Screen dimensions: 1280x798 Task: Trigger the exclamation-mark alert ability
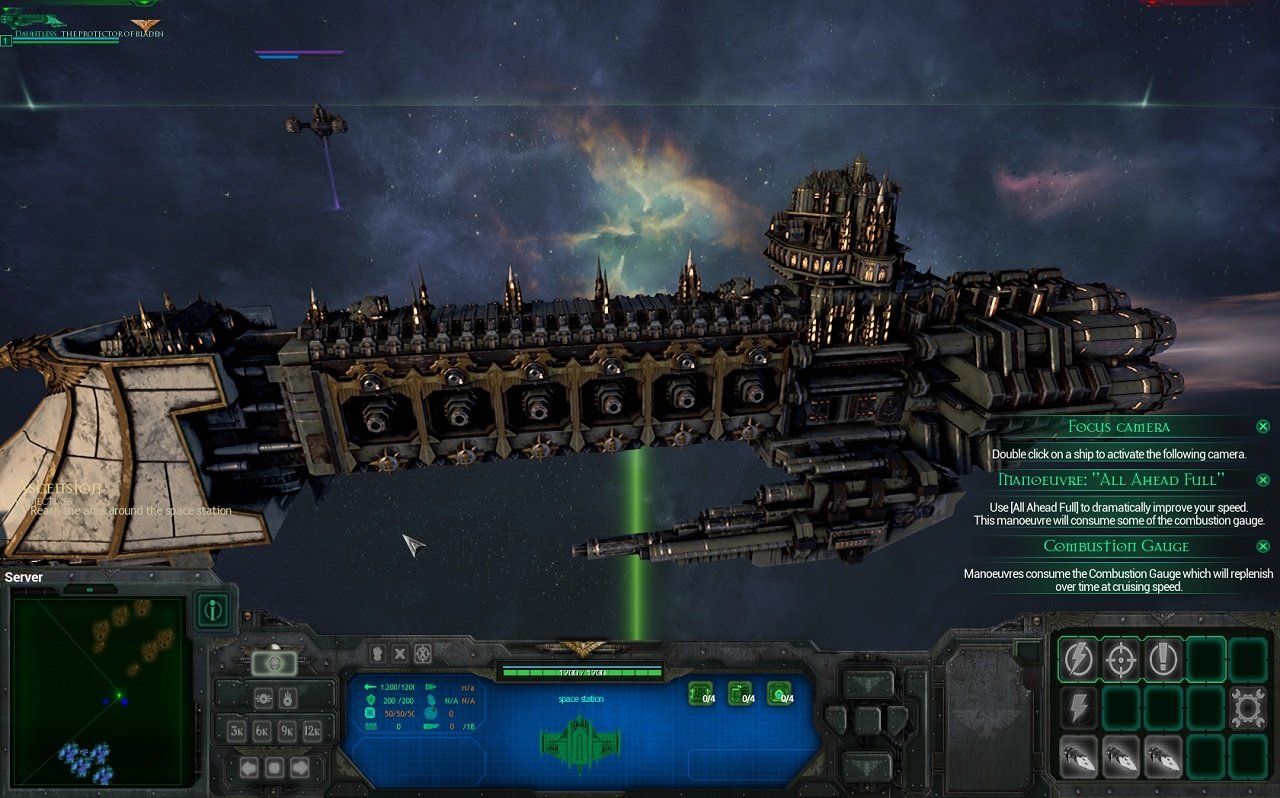(x=1163, y=659)
